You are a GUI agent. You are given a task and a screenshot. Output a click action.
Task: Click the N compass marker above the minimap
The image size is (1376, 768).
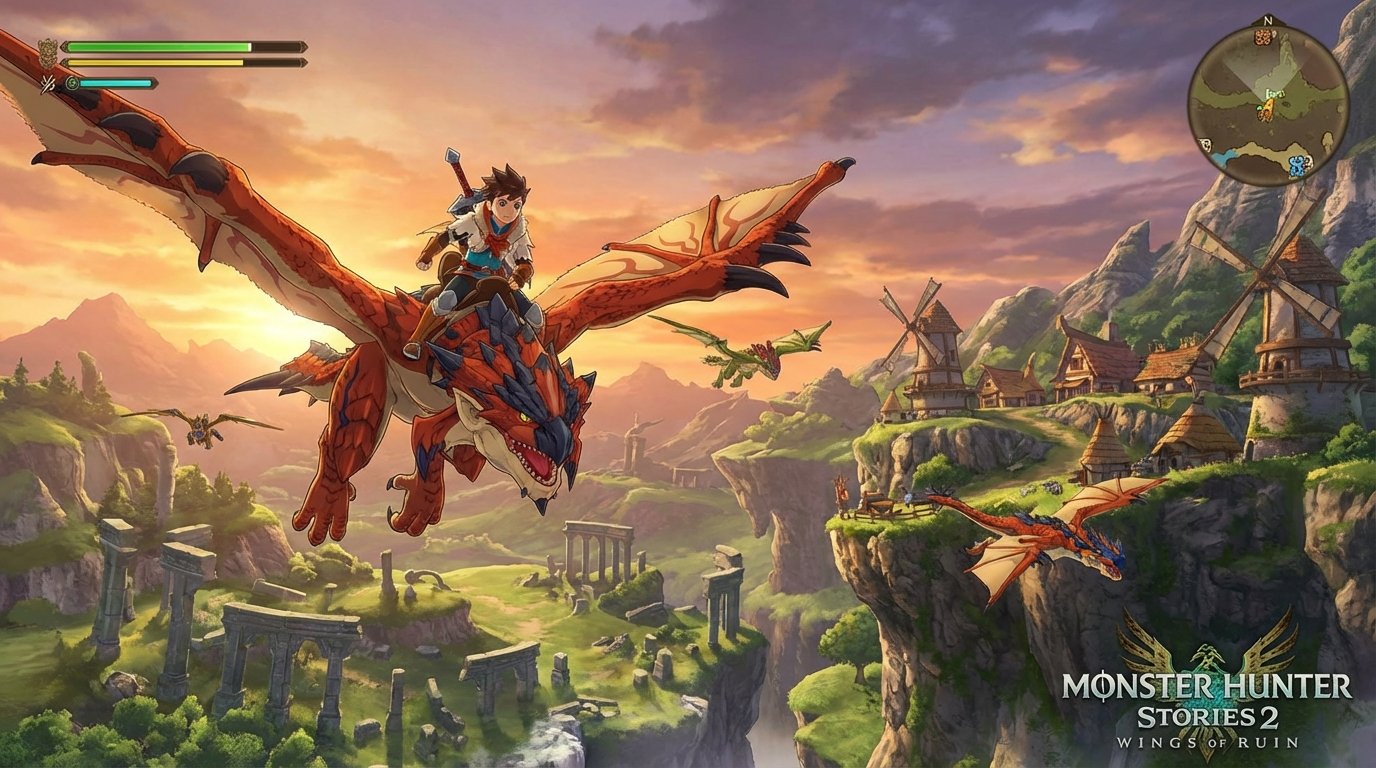(1267, 20)
